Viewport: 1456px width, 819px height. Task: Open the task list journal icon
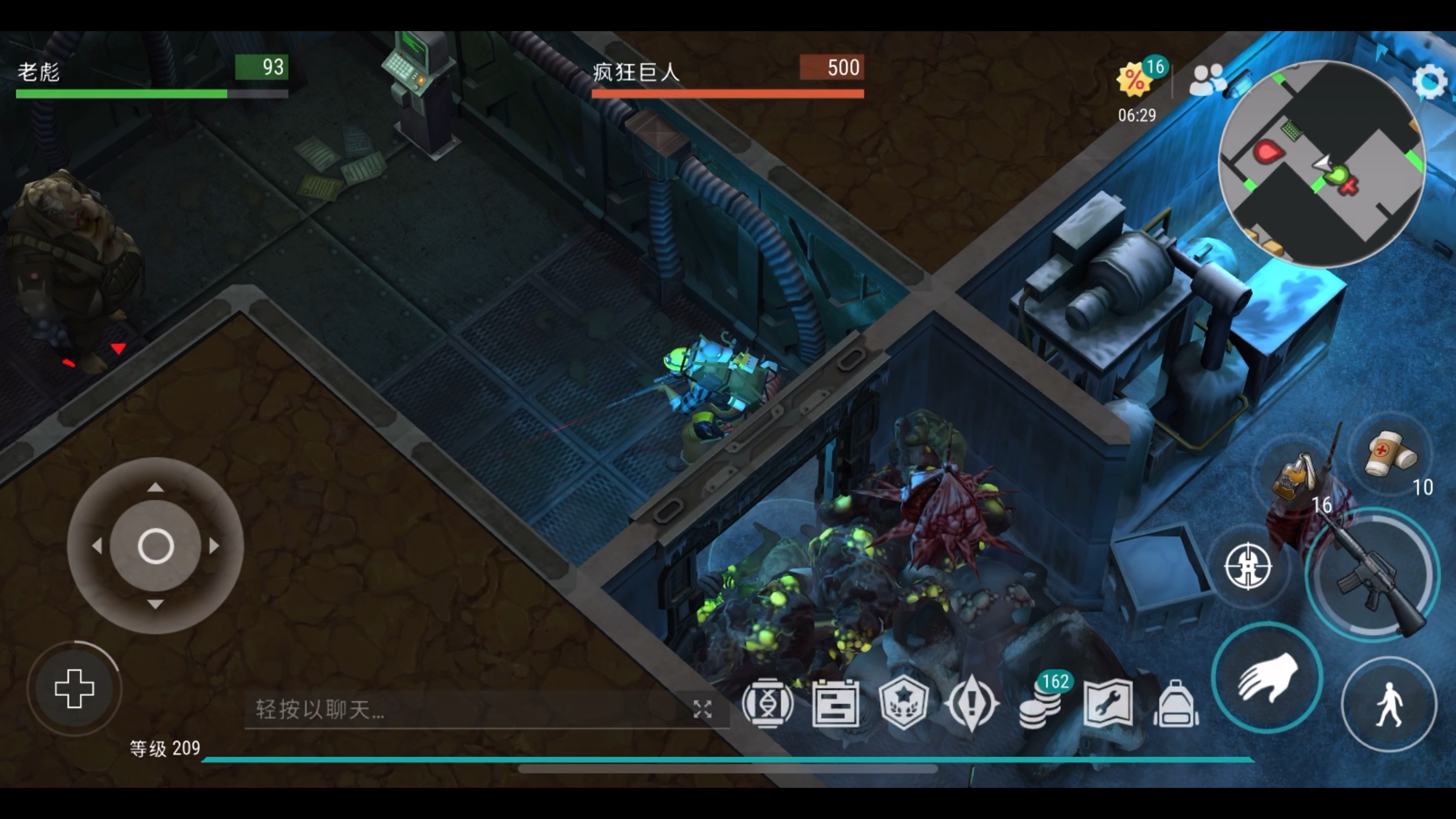click(x=835, y=704)
